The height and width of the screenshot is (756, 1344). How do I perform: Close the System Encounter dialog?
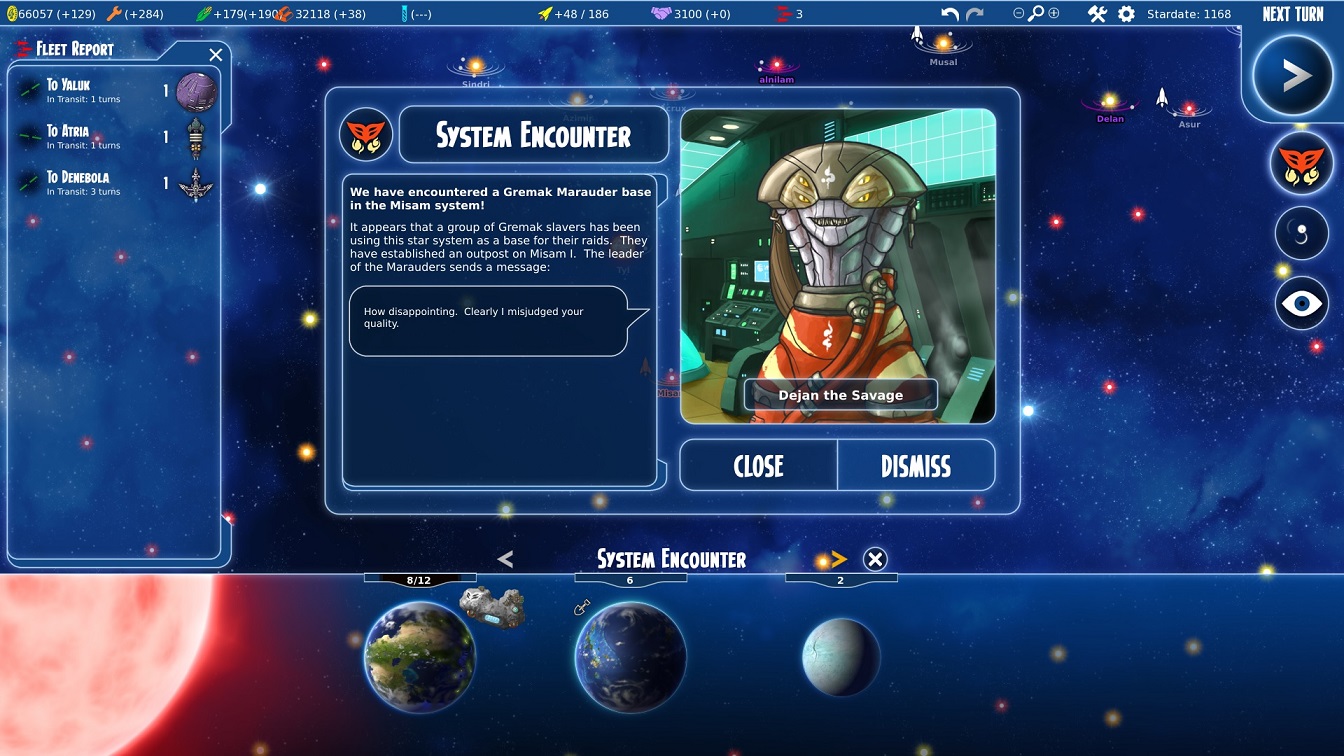[758, 466]
